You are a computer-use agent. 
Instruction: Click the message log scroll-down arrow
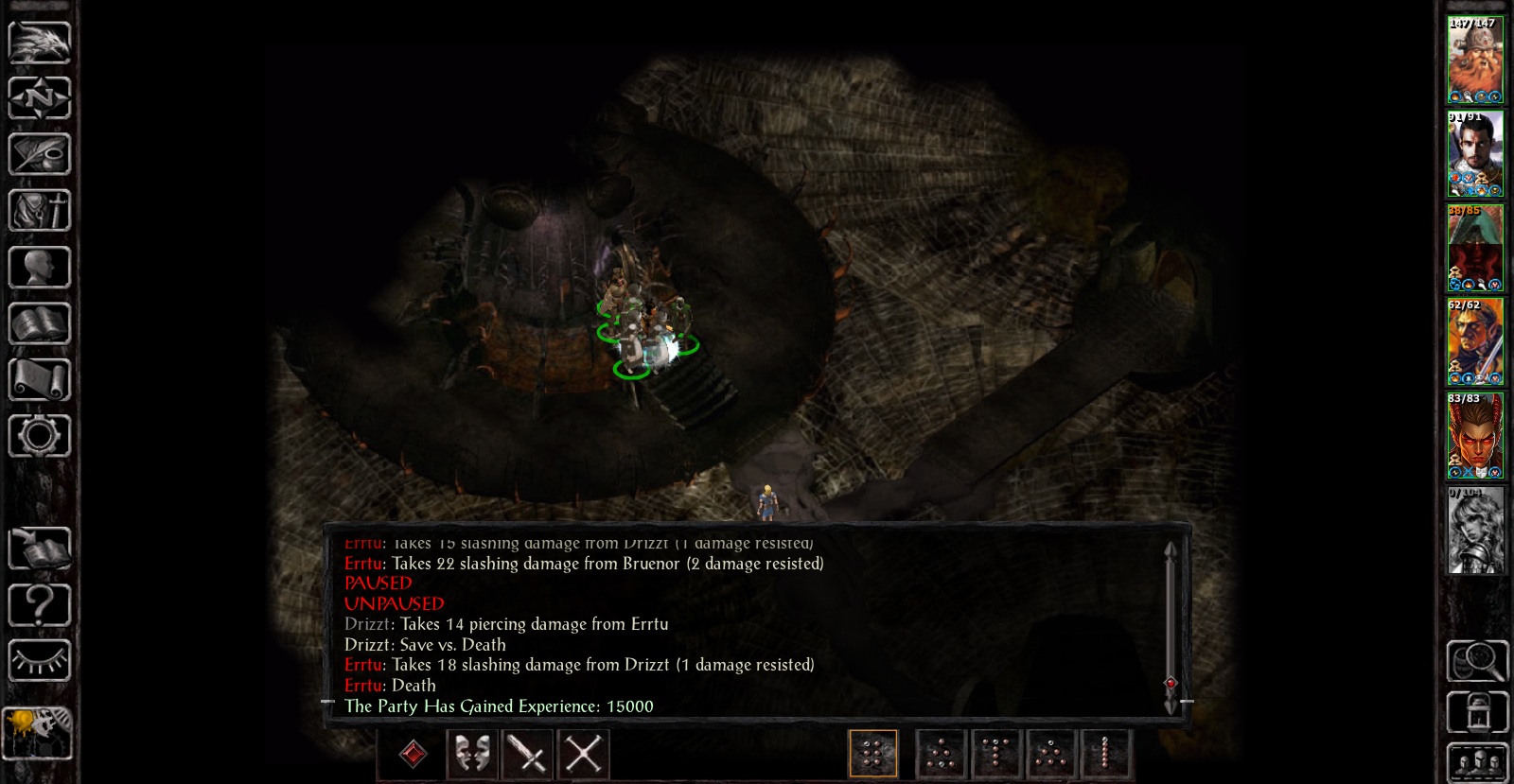pyautogui.click(x=1171, y=705)
